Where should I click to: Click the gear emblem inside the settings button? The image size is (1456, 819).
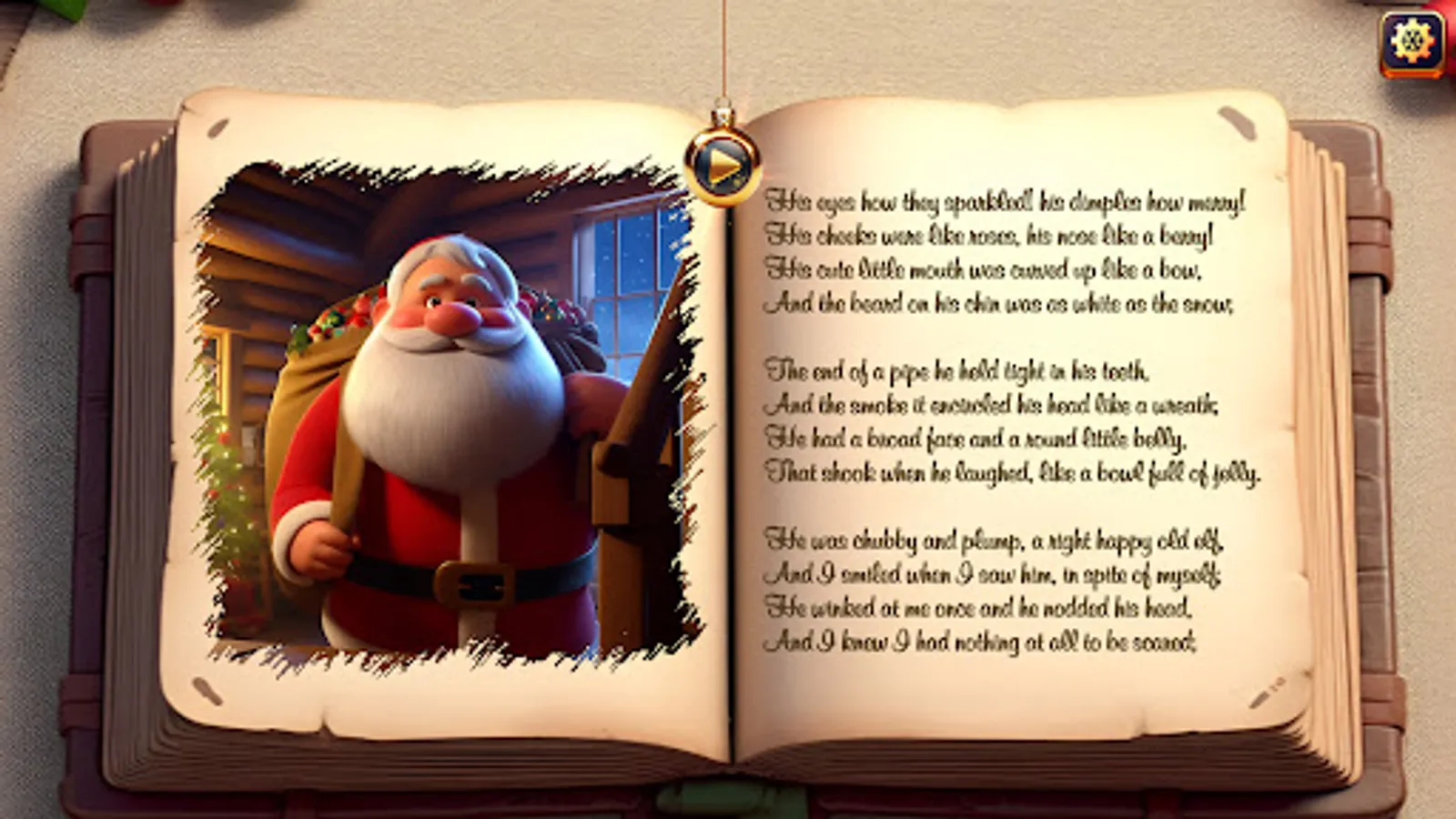tap(1412, 40)
